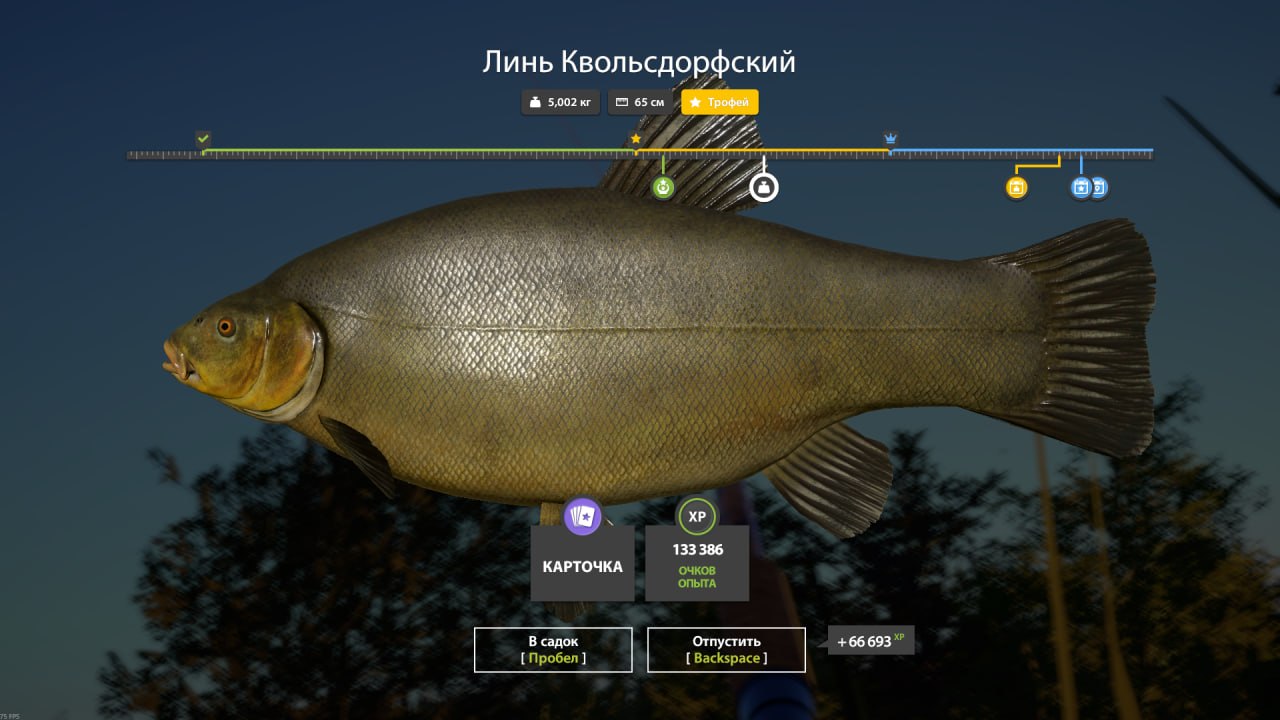Click the white weight marker on the scale

click(764, 187)
